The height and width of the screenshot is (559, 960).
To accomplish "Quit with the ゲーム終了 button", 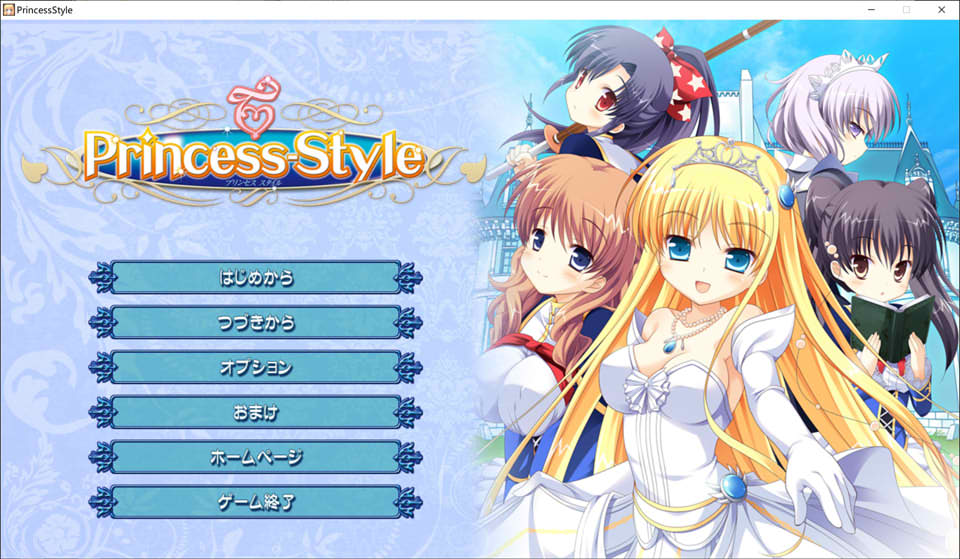I will [256, 502].
